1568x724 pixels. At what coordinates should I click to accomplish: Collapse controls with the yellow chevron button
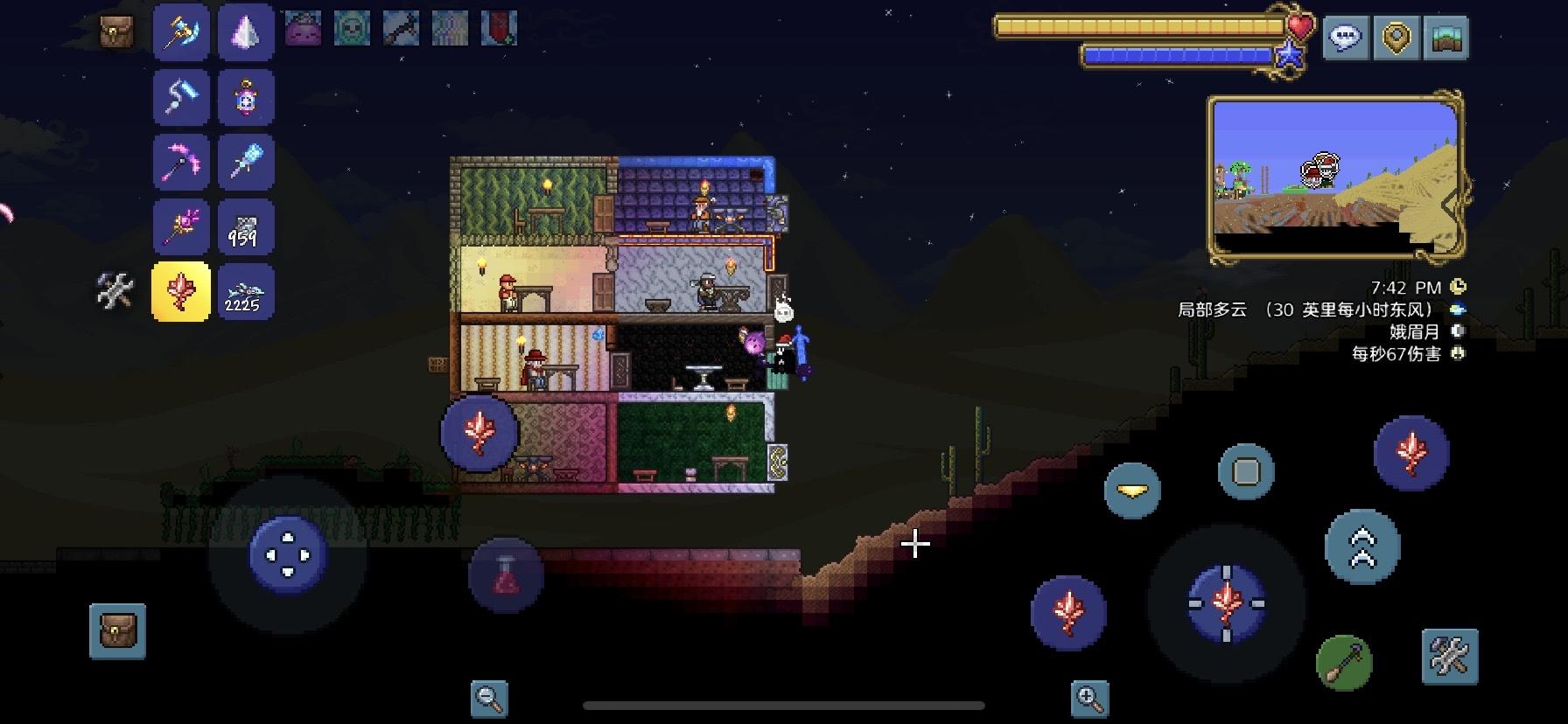click(1134, 491)
